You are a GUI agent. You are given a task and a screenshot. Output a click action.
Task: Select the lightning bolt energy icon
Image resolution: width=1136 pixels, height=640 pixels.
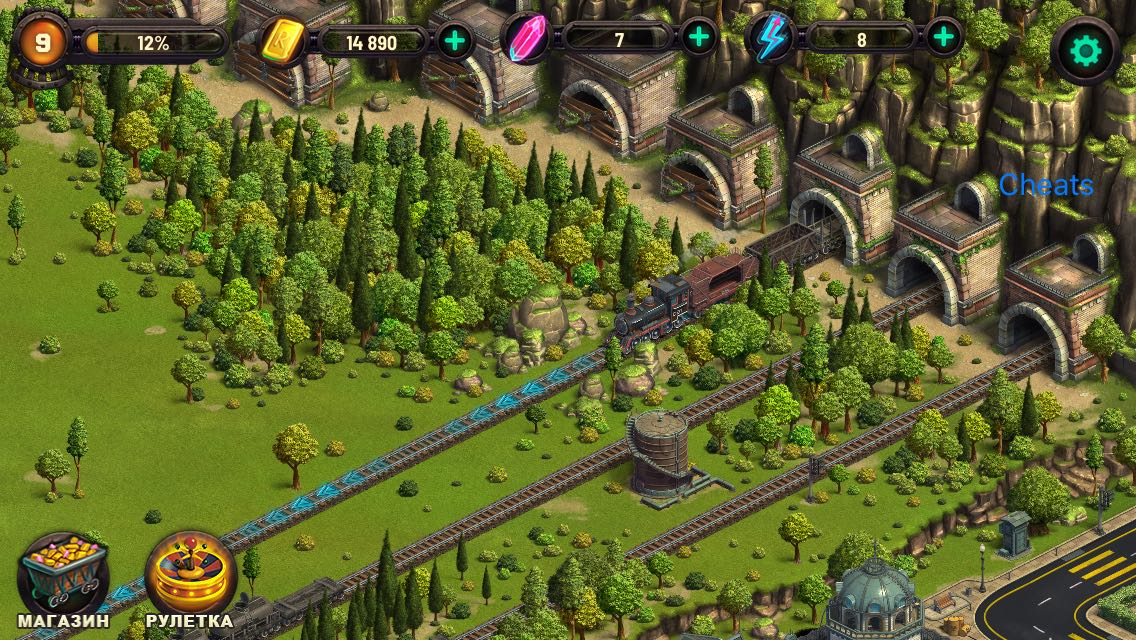tap(772, 39)
